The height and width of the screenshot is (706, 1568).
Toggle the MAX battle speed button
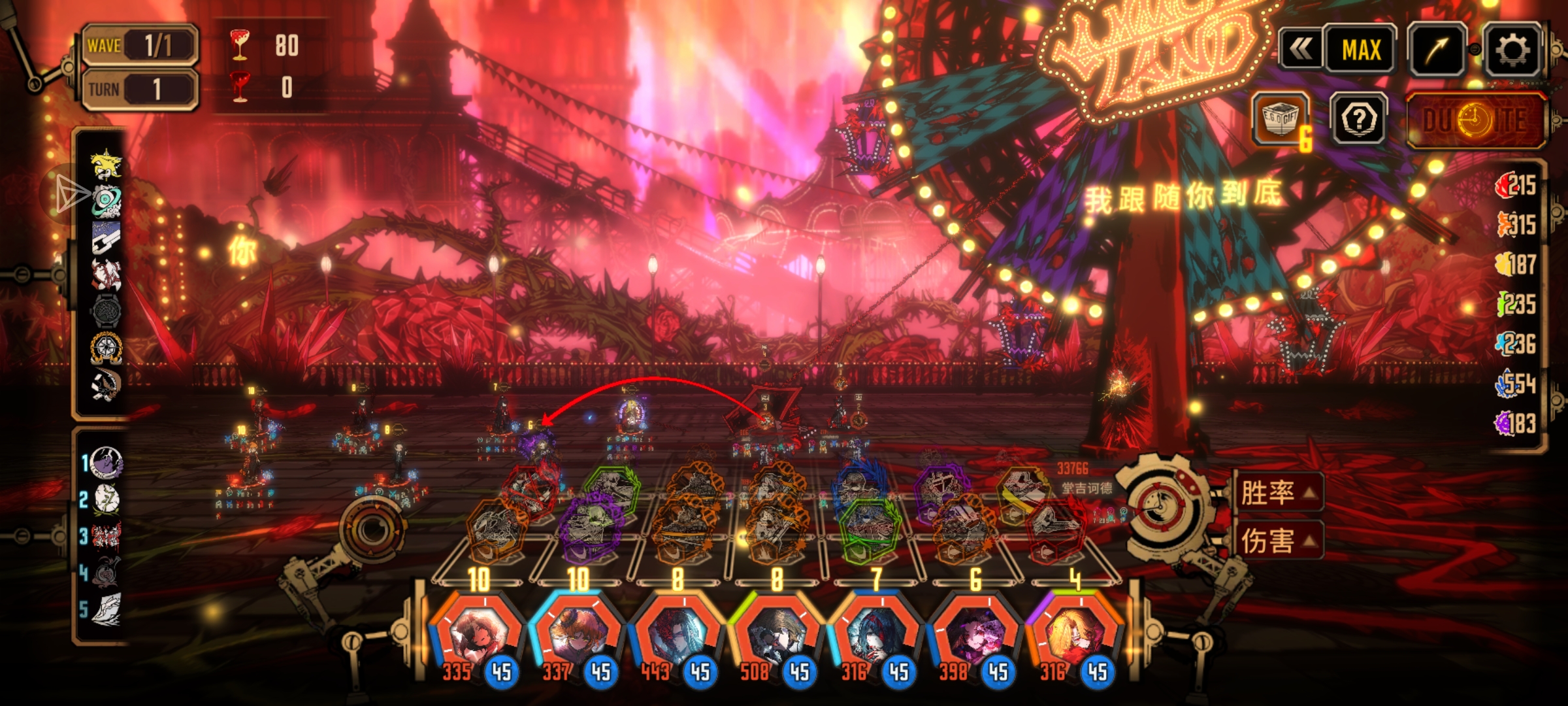click(x=1362, y=50)
